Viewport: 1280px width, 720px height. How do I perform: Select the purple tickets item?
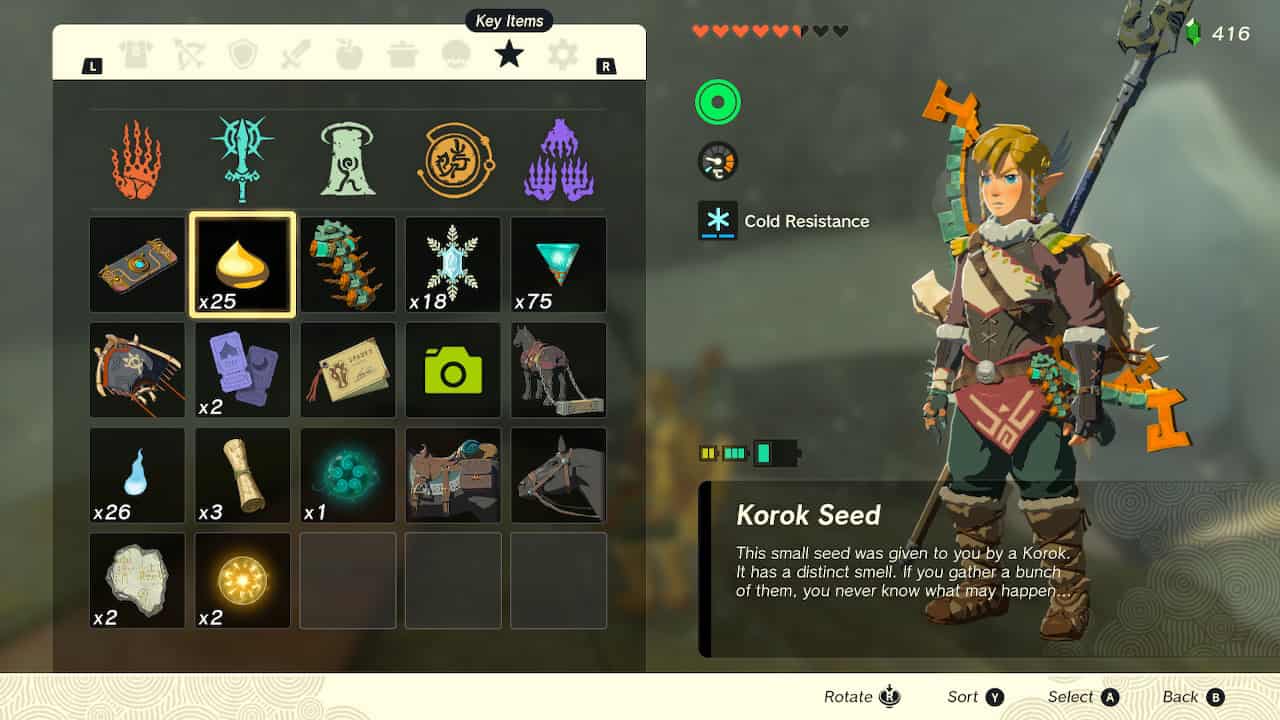(243, 370)
